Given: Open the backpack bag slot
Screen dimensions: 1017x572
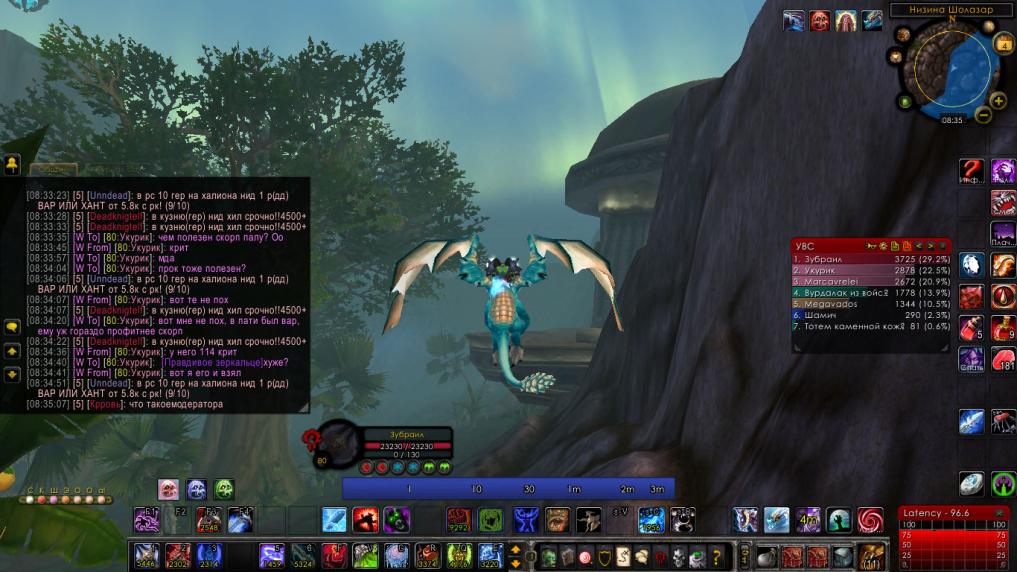Looking at the screenshot, I should point(871,556).
